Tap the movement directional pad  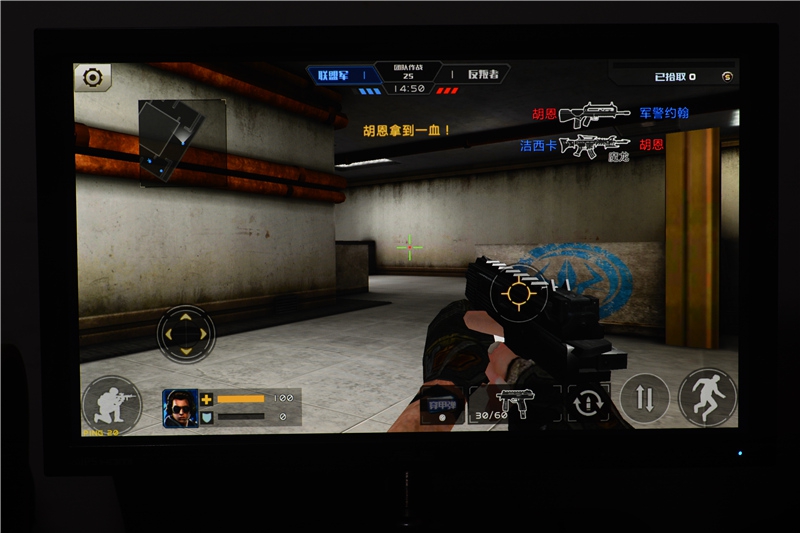186,333
